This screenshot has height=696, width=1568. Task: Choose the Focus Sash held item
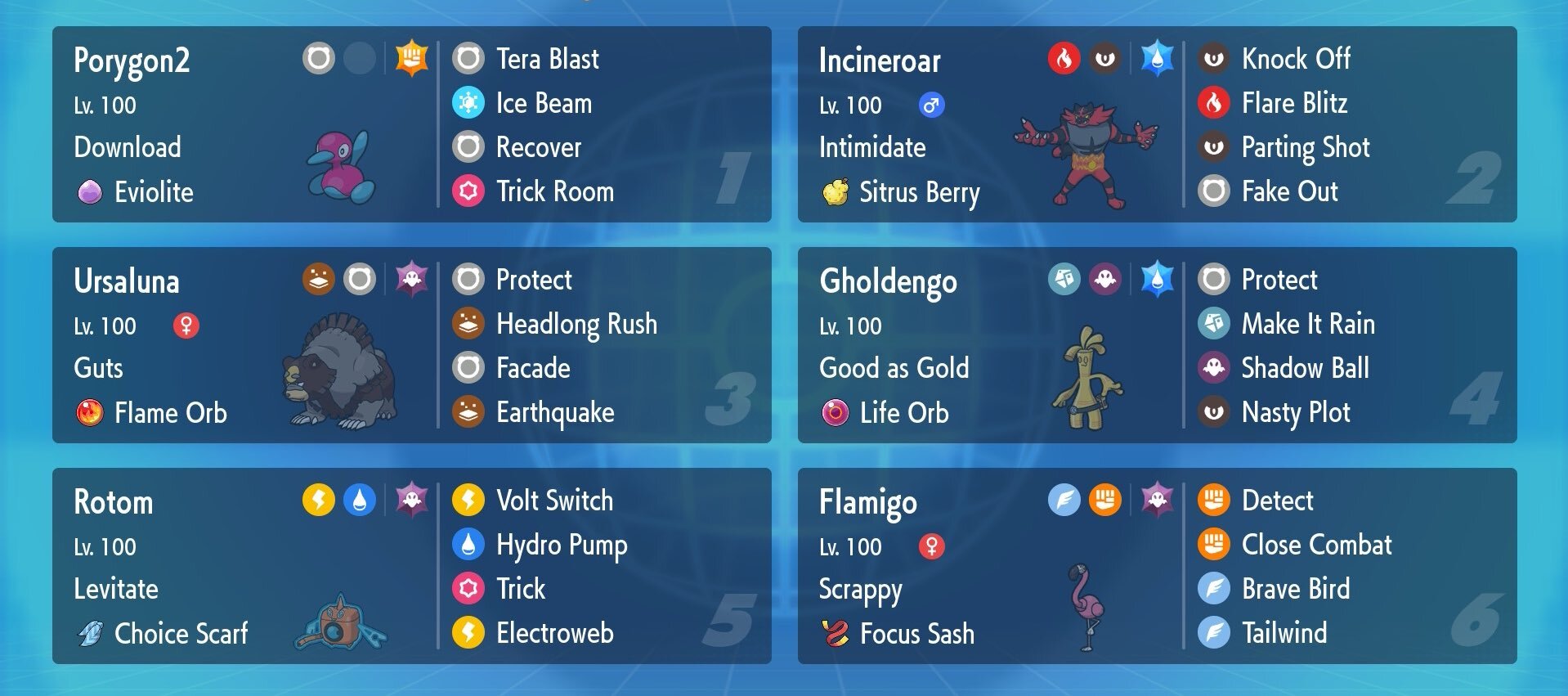coord(916,634)
